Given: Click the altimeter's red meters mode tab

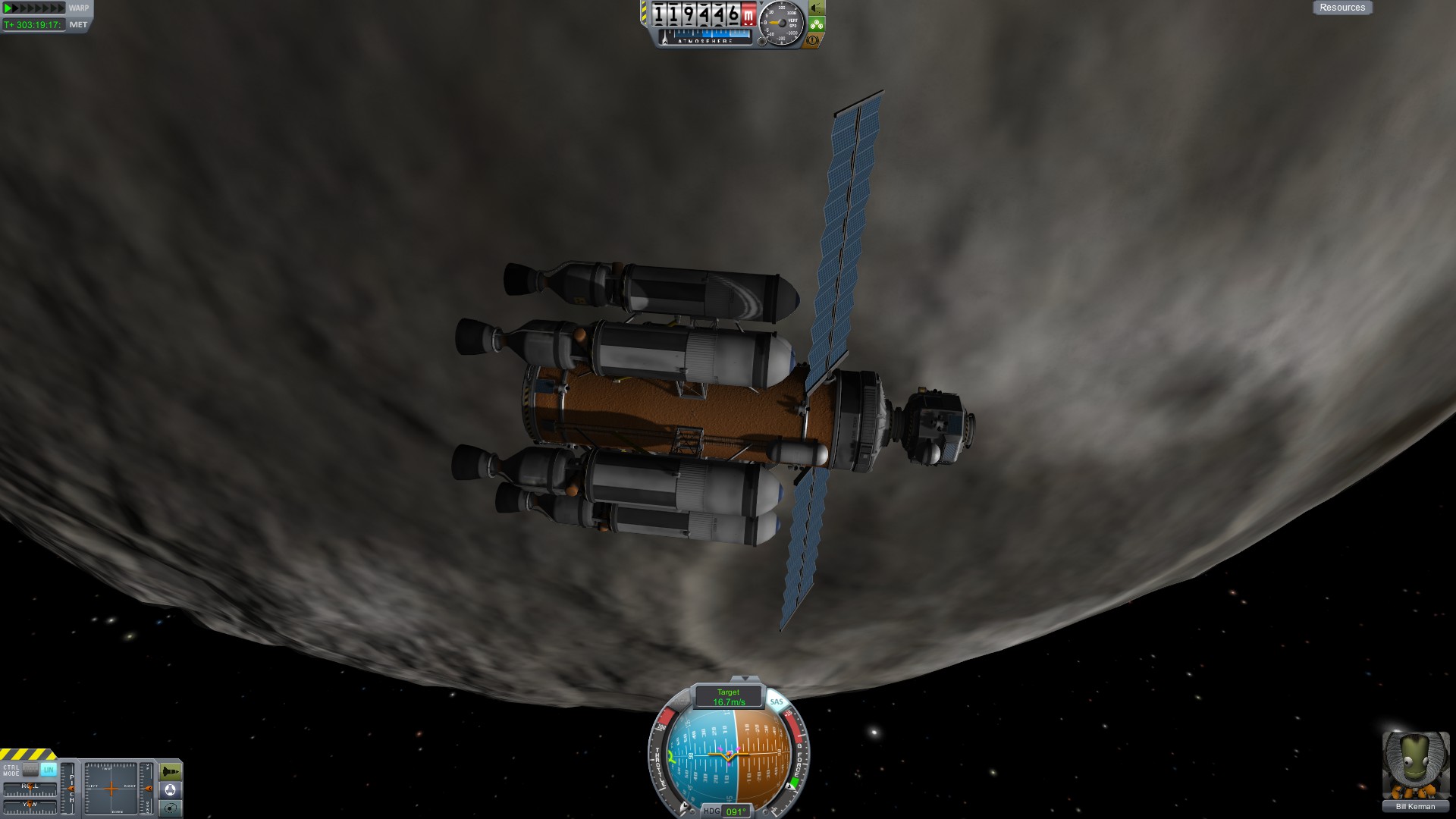Looking at the screenshot, I should pos(749,15).
